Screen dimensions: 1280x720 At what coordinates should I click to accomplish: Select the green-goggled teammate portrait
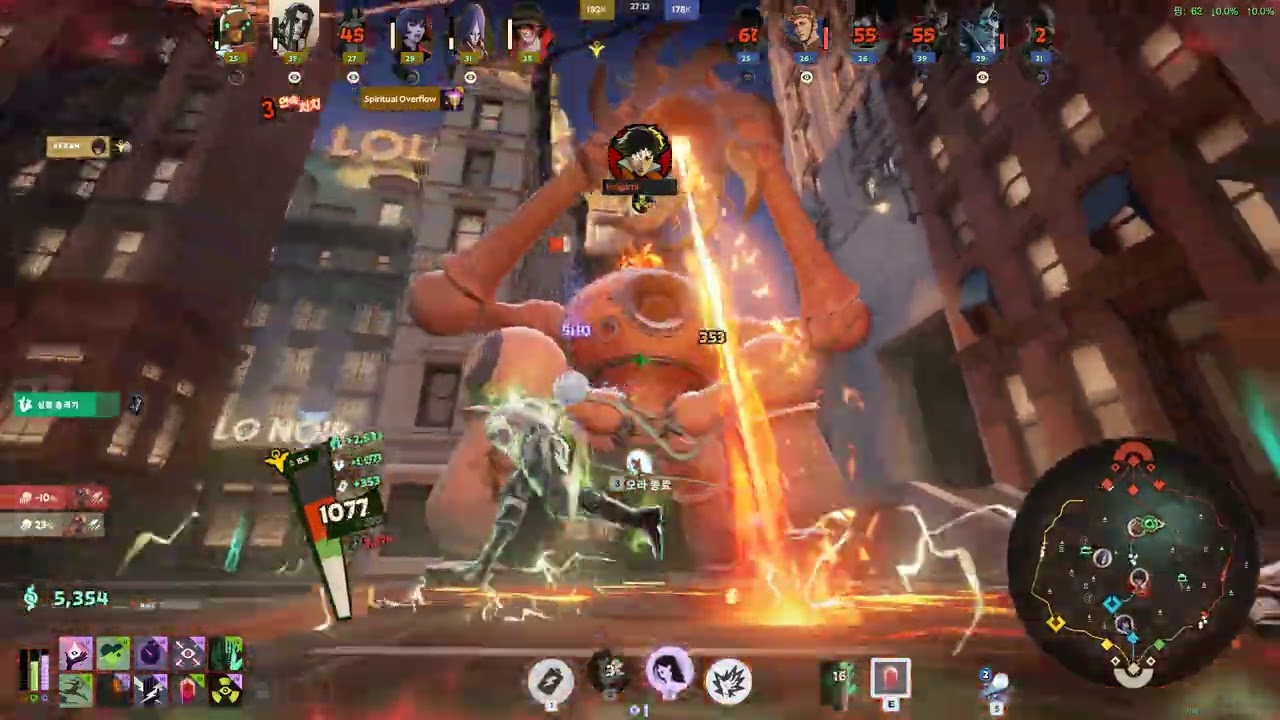235,30
